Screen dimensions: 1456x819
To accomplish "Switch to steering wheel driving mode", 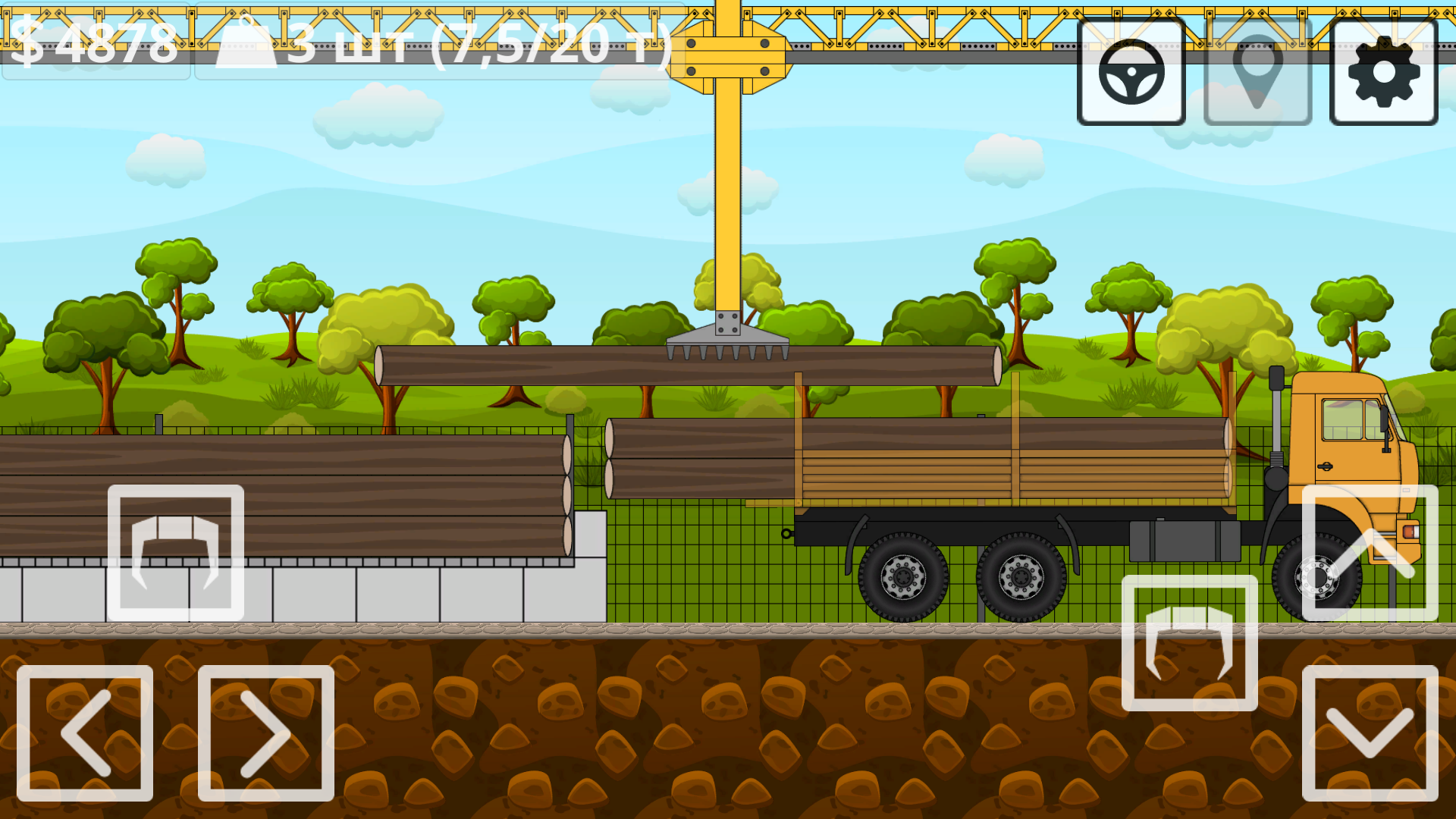I will tap(1132, 73).
